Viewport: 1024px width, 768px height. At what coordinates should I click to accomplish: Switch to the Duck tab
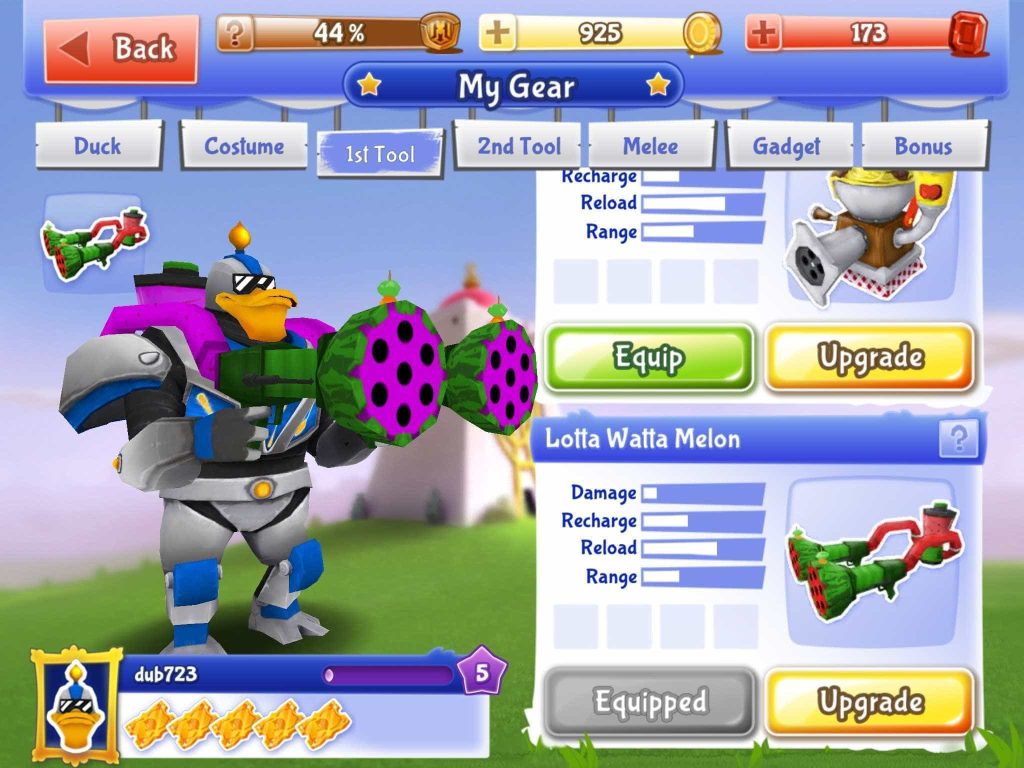click(97, 147)
